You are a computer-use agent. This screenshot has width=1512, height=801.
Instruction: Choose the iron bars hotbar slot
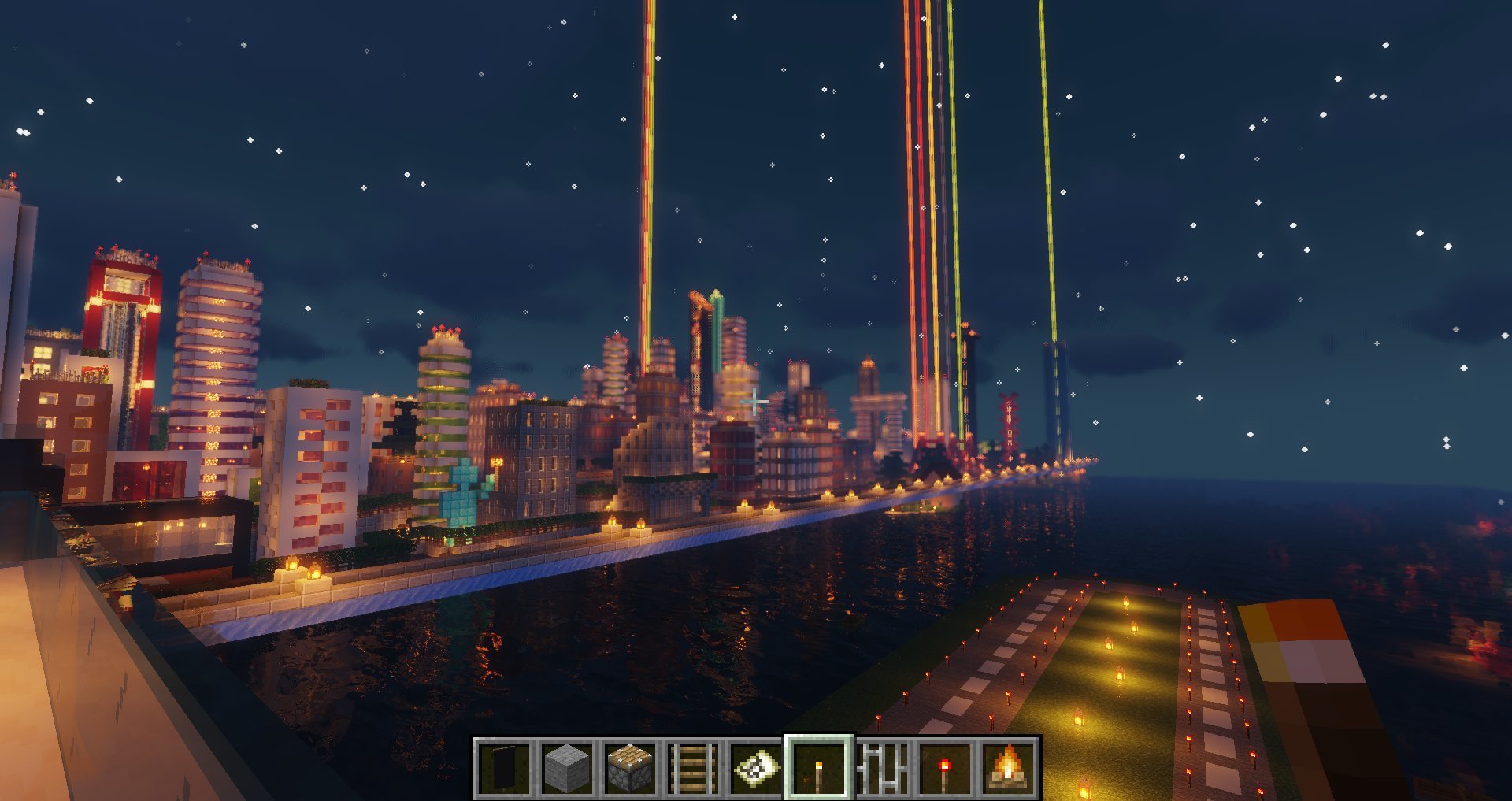882,767
